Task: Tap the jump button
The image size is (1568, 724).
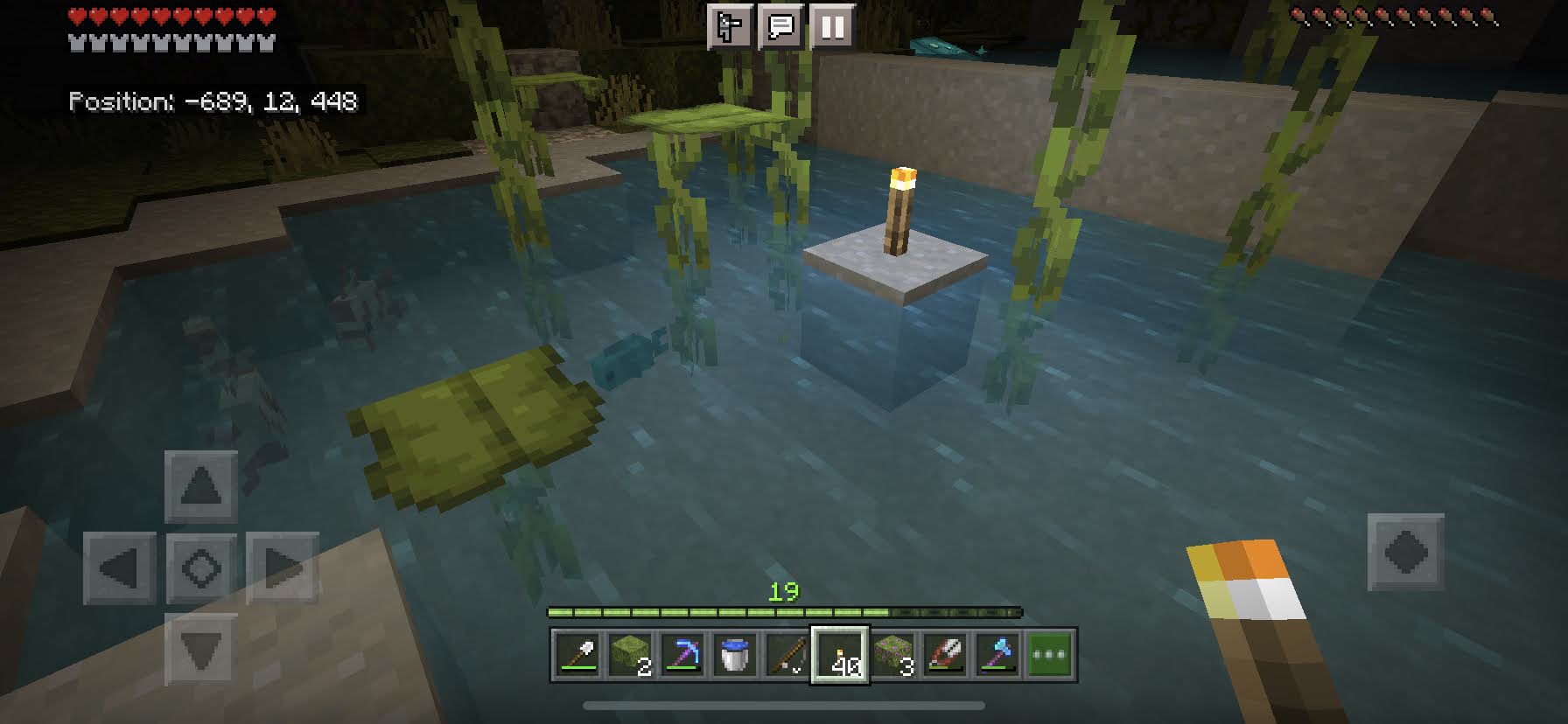Action: (x=1405, y=552)
